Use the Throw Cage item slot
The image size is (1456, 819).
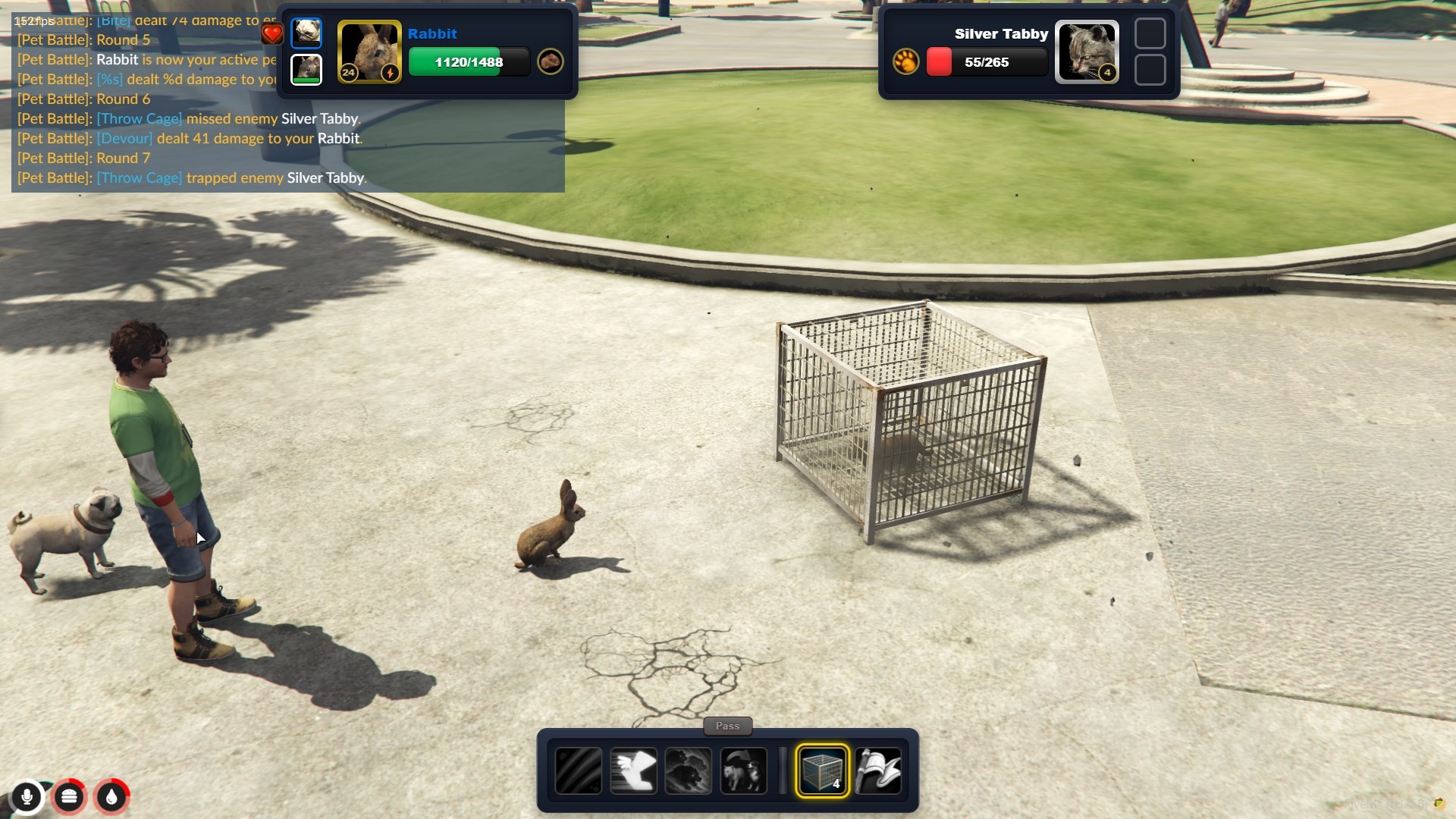(x=822, y=771)
